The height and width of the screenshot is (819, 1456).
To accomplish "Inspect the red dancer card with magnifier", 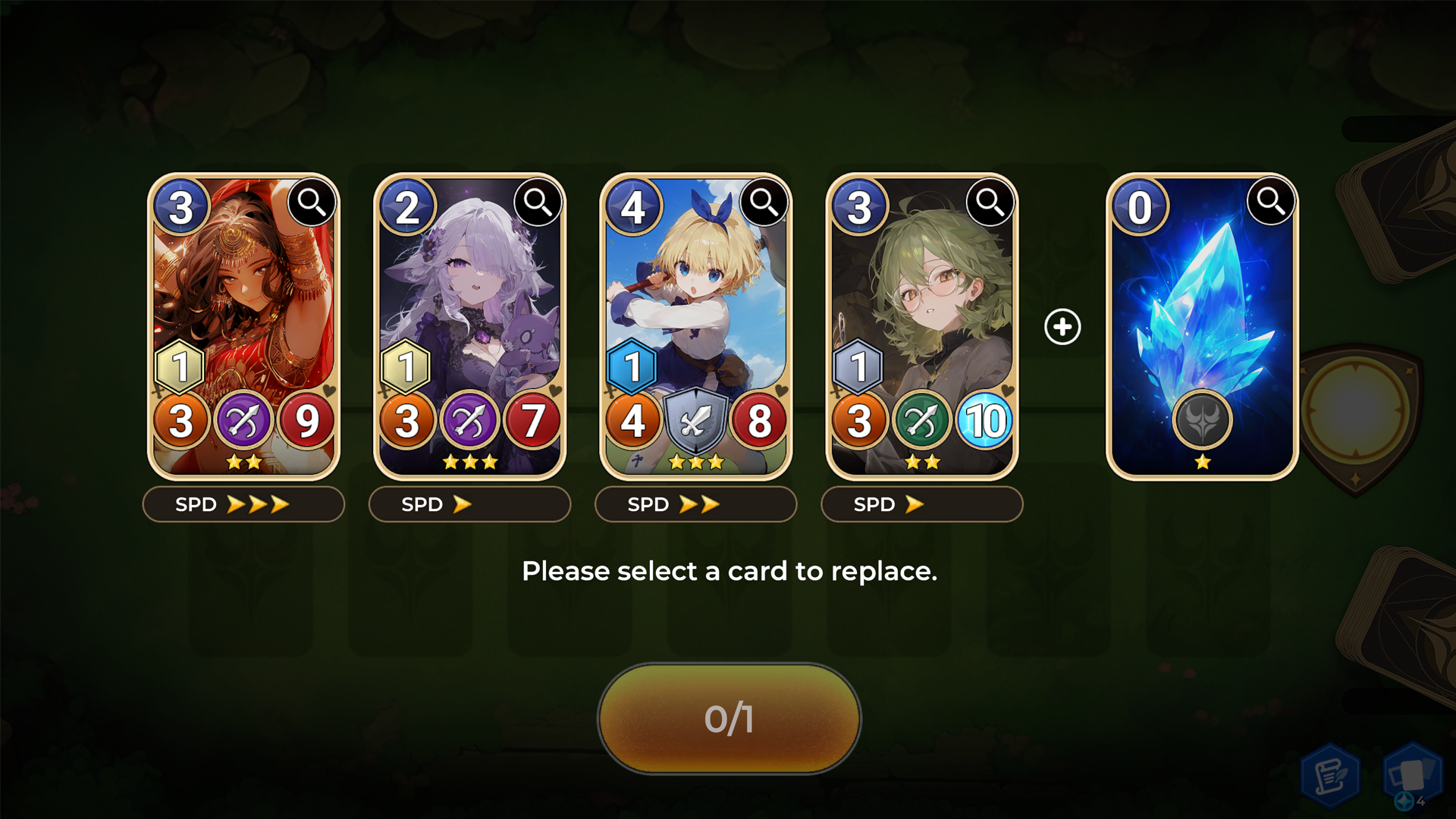I will pyautogui.click(x=312, y=202).
